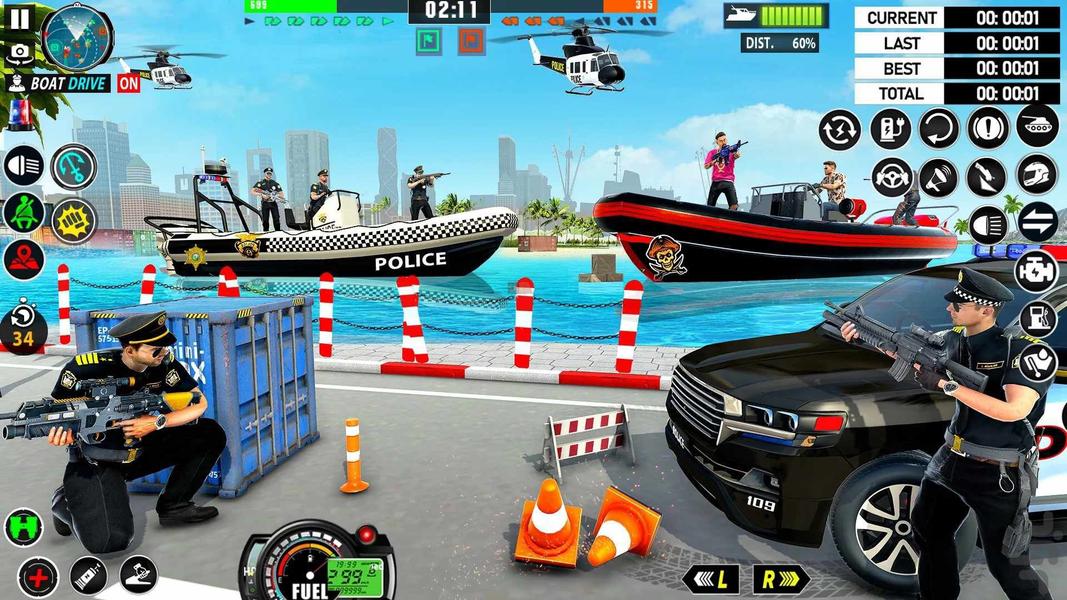The width and height of the screenshot is (1067, 600).
Task: Drop the boat anchor
Action: click(73, 166)
